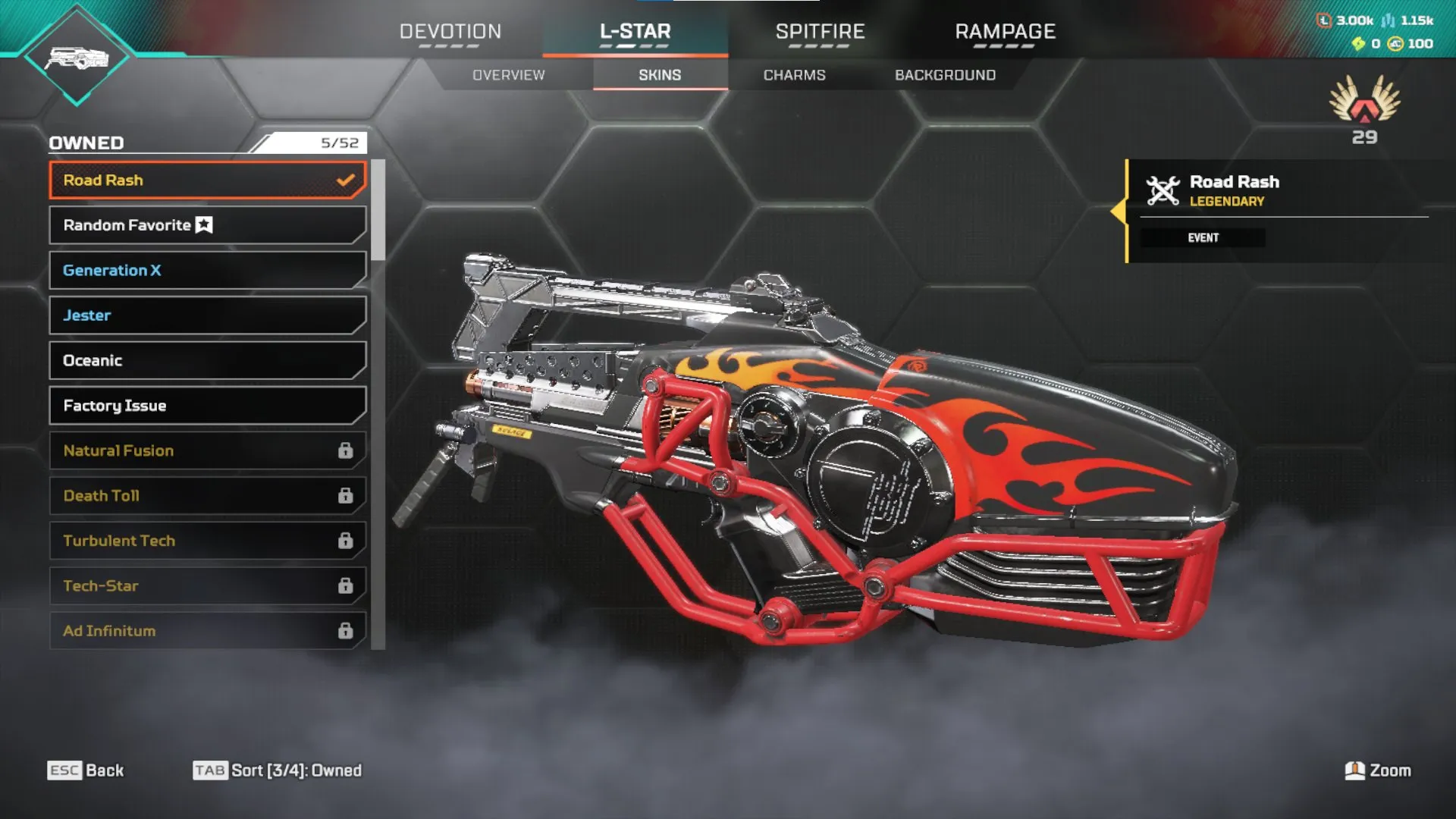1456x819 pixels.
Task: Open the CHARMS tab
Action: (x=795, y=74)
